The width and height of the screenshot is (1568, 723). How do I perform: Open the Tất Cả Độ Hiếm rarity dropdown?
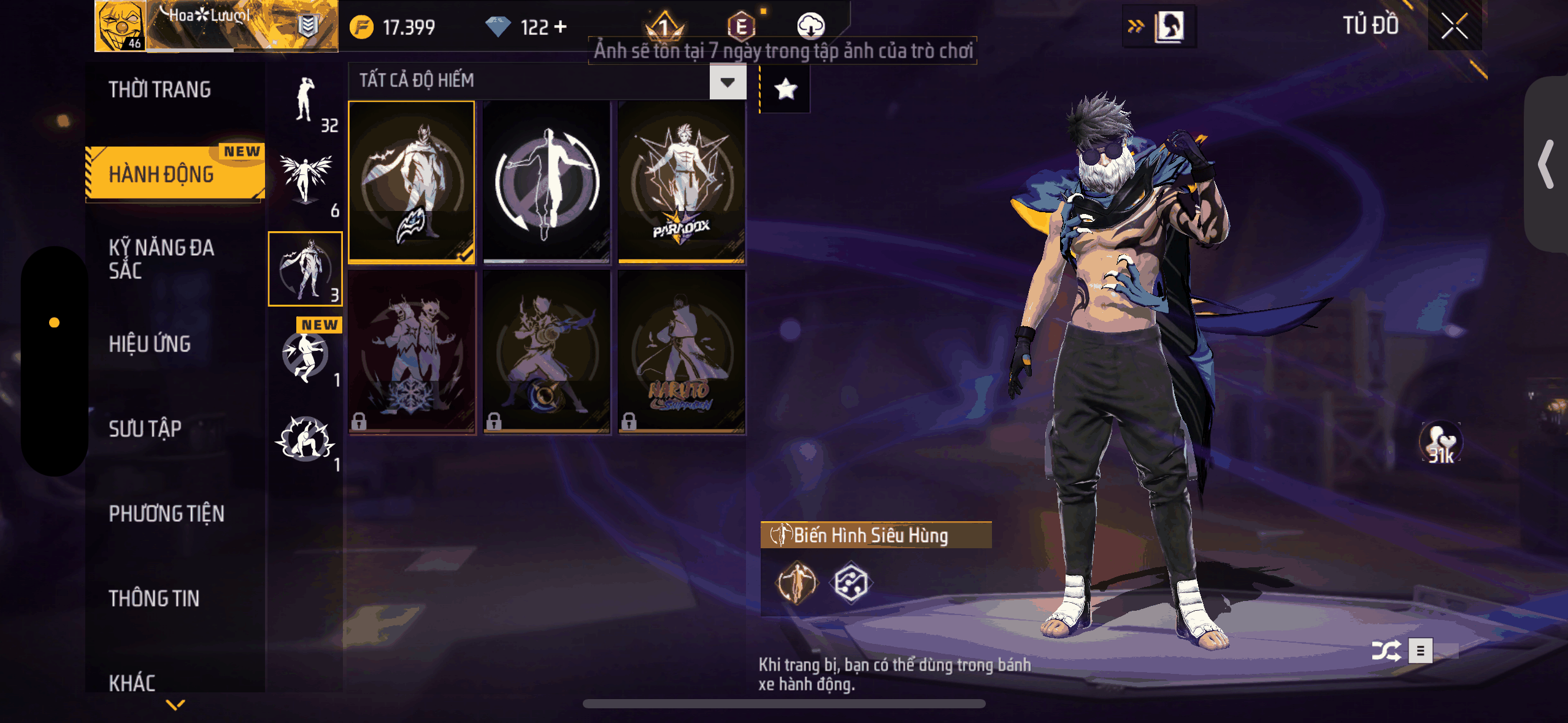pos(727,82)
